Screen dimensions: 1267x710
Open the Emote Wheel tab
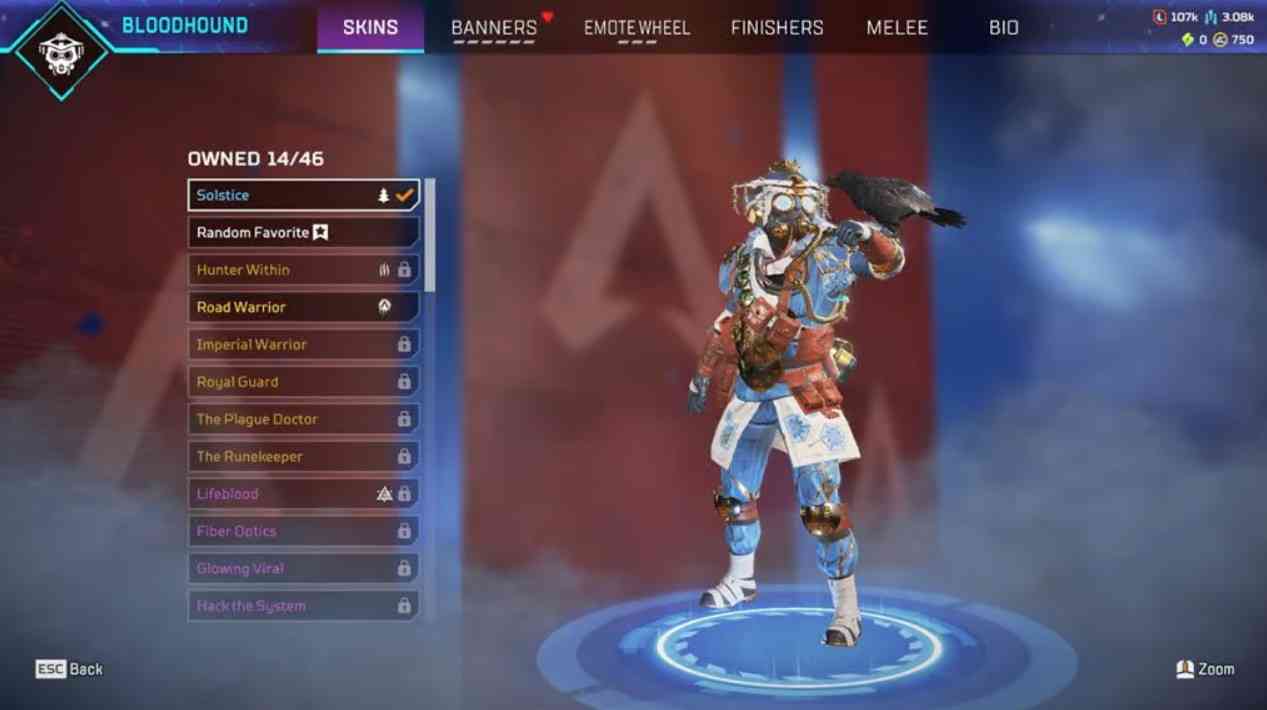click(637, 28)
